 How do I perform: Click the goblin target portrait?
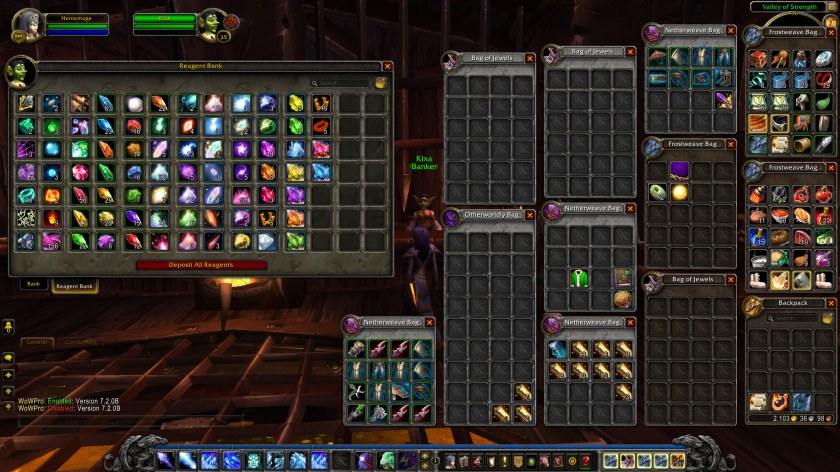coord(212,24)
